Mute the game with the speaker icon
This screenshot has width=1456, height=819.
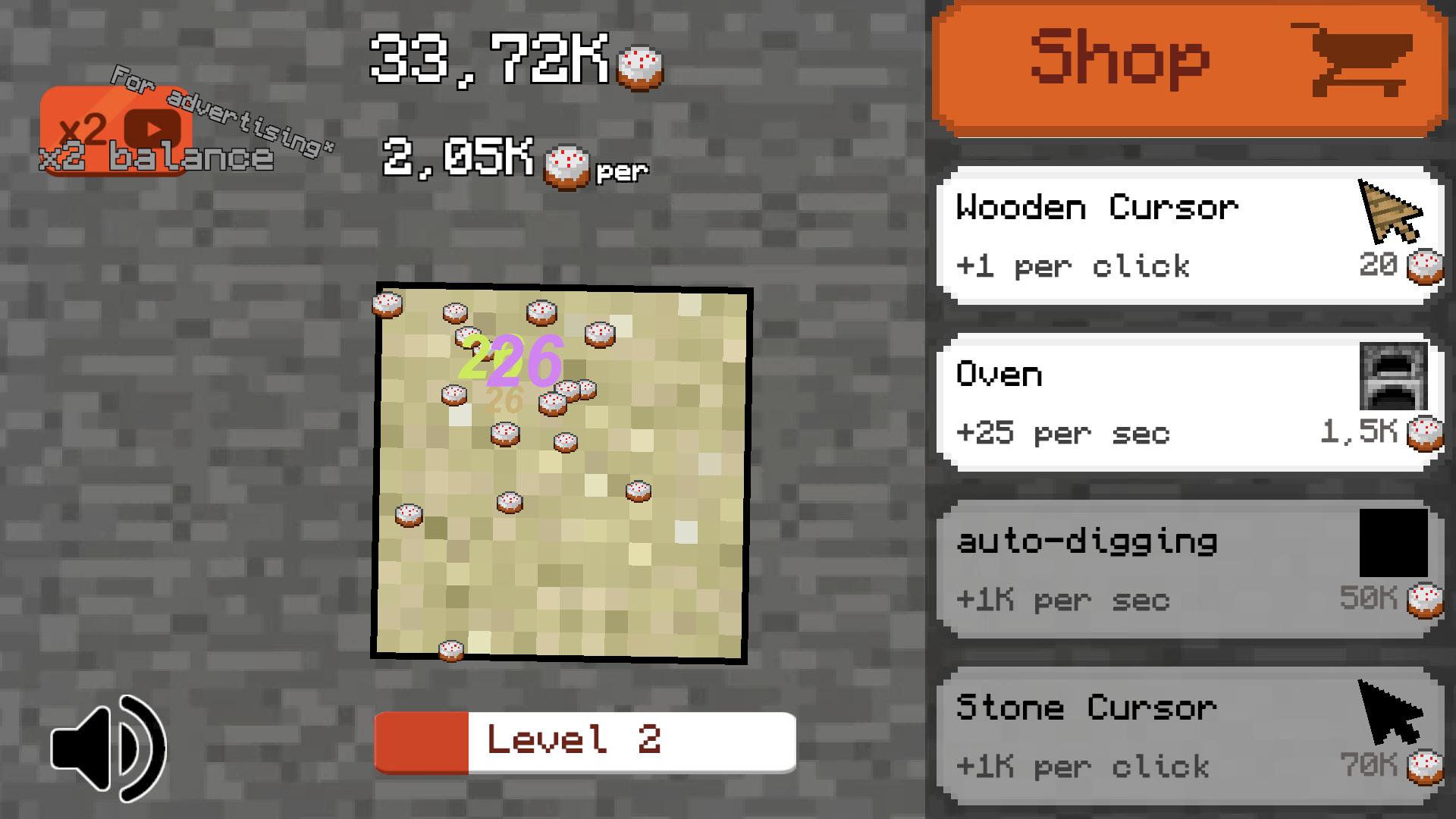click(x=106, y=747)
